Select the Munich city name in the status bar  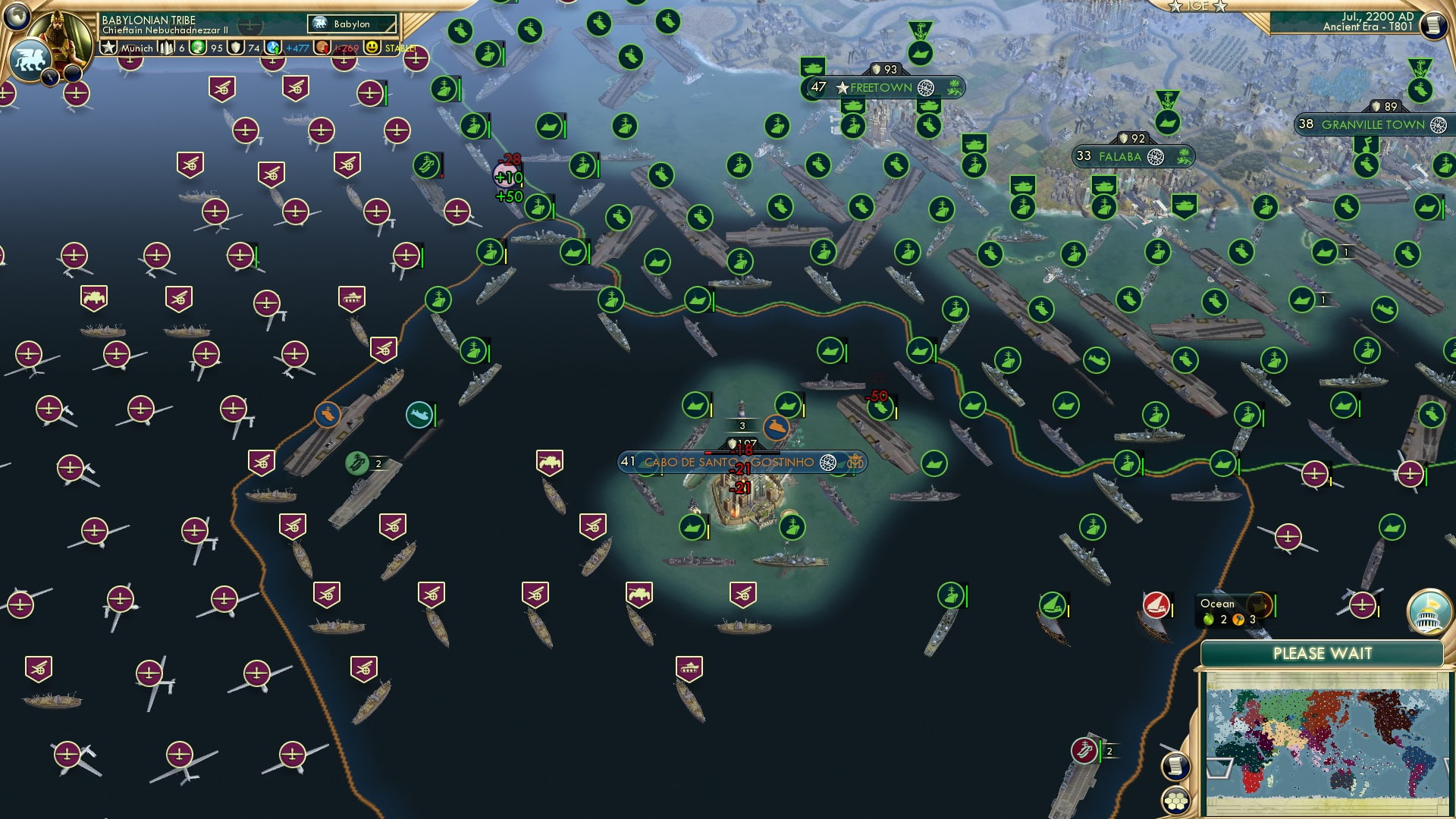click(x=136, y=47)
